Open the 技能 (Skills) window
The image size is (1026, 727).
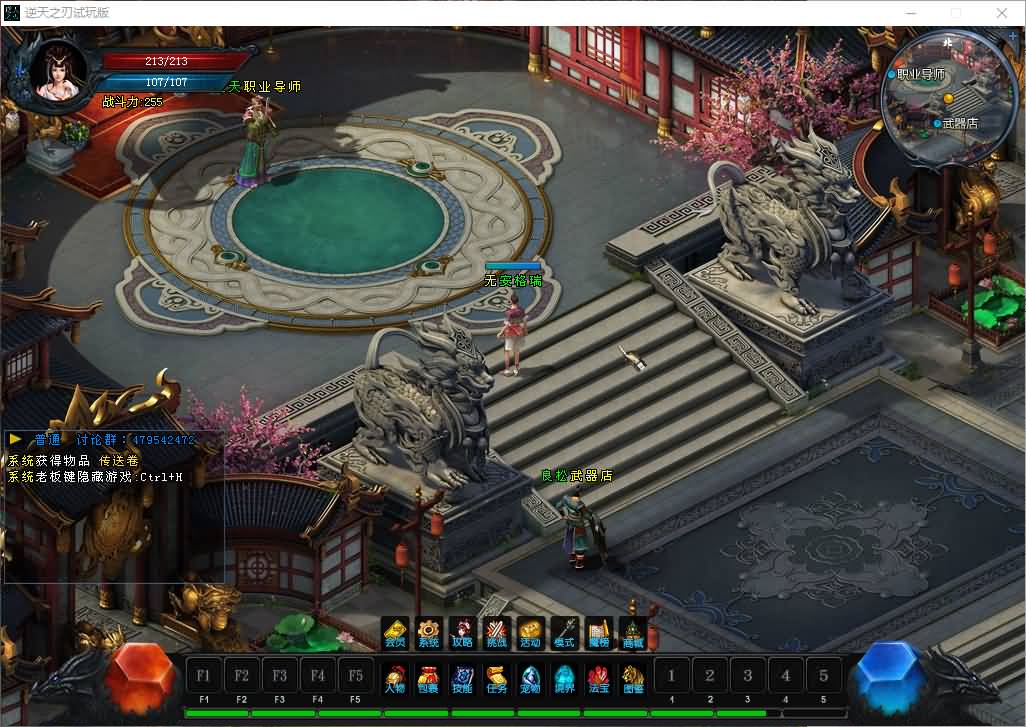click(x=462, y=679)
